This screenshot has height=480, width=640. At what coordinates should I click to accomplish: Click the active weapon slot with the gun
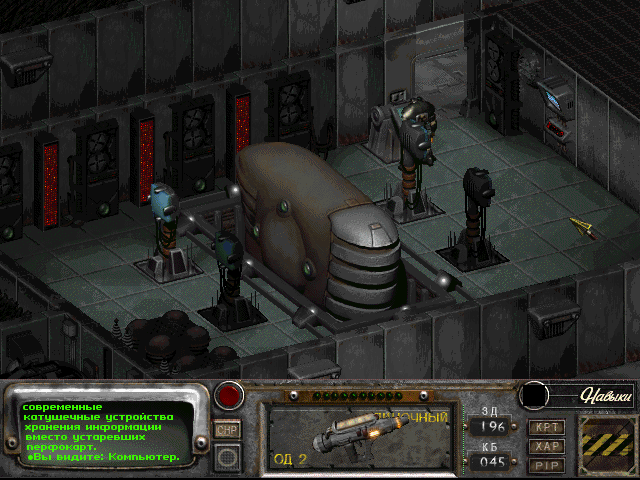pyautogui.click(x=355, y=437)
